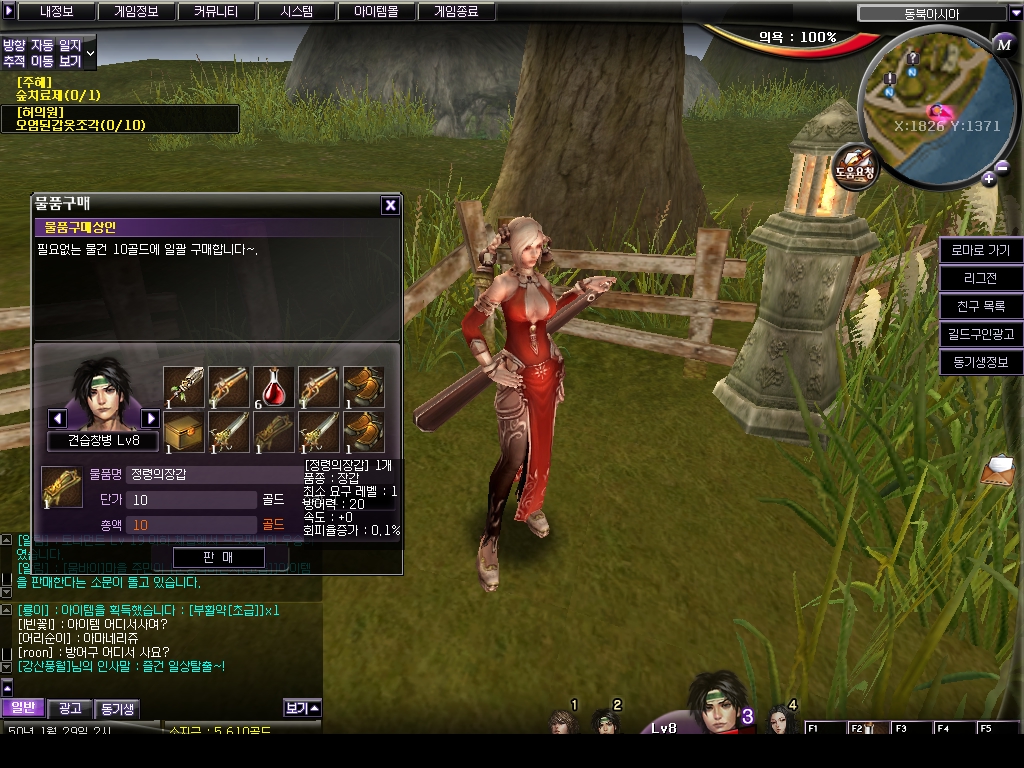Switch to the 광고 chat tab

coord(70,708)
